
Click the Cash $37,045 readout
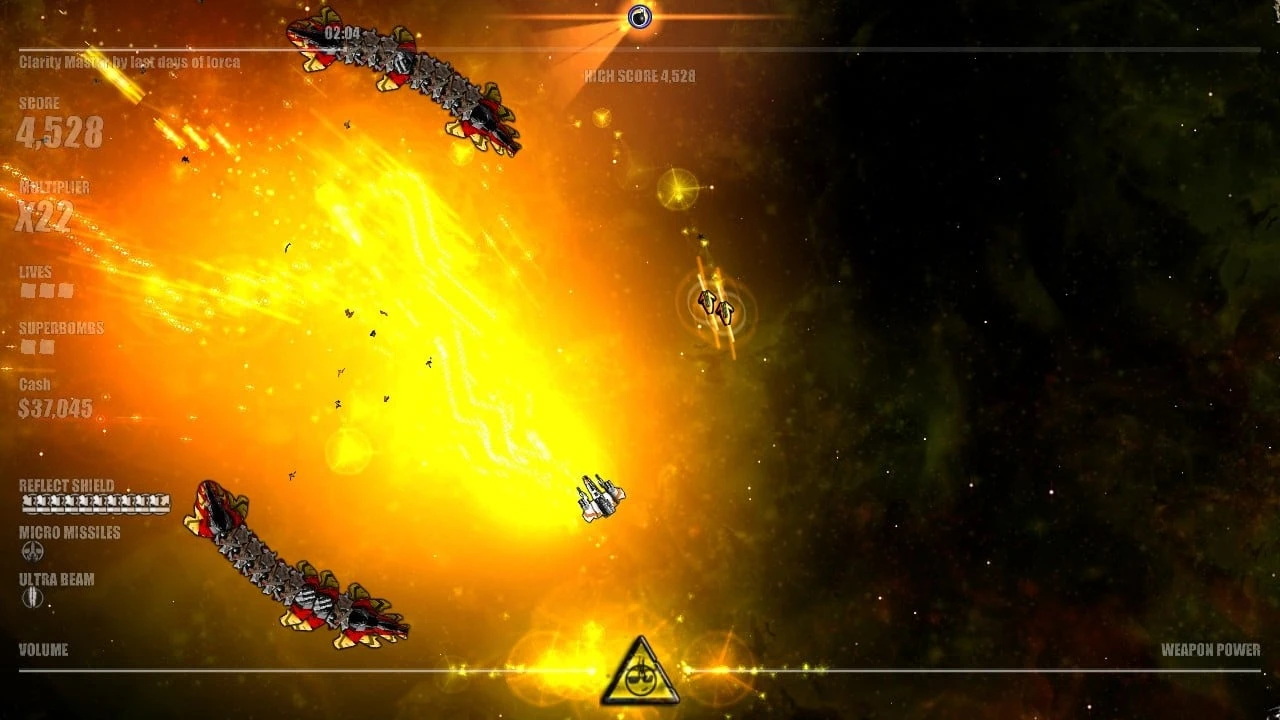click(x=54, y=408)
